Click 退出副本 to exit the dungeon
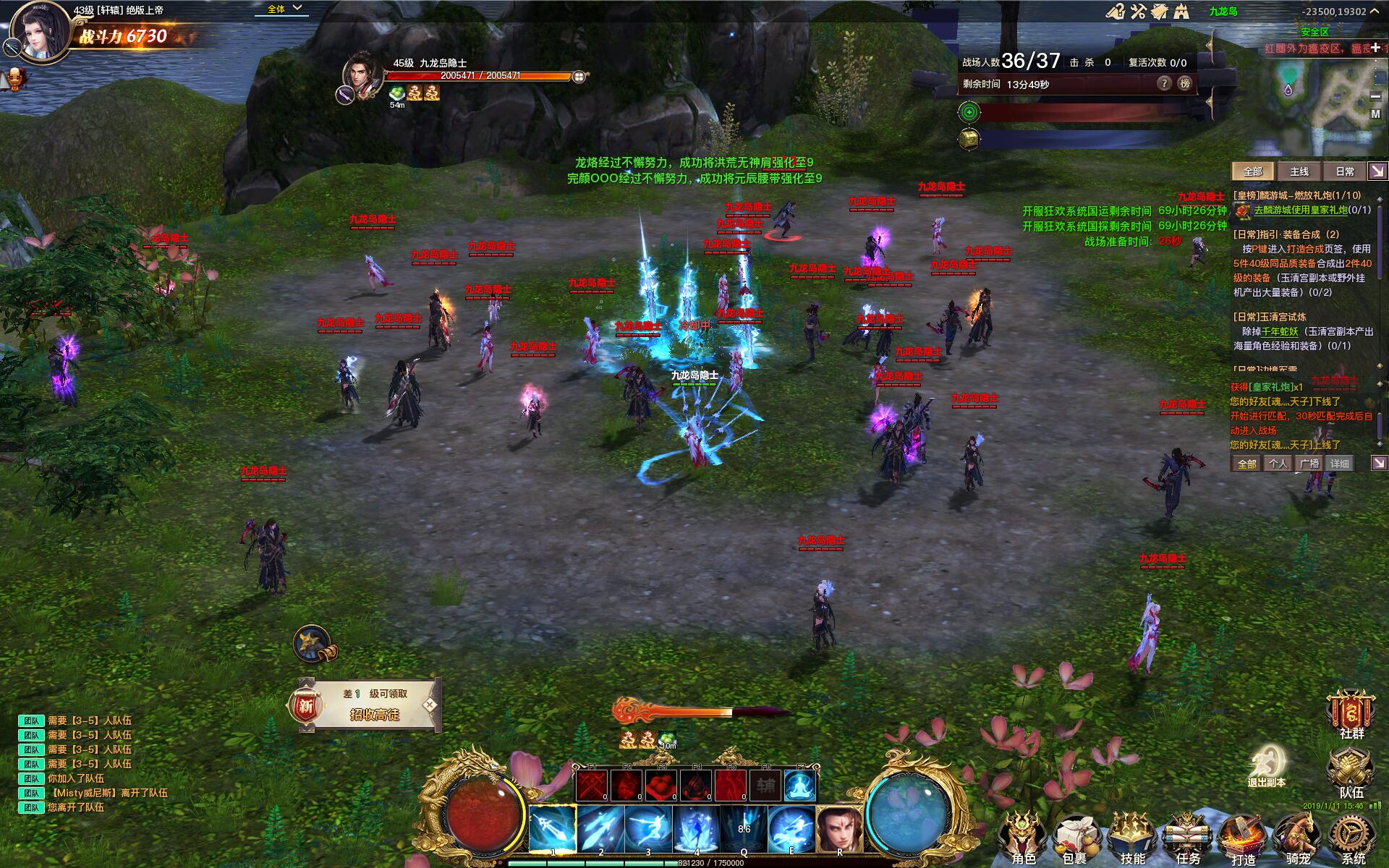The height and width of the screenshot is (868, 1389). click(x=1267, y=765)
